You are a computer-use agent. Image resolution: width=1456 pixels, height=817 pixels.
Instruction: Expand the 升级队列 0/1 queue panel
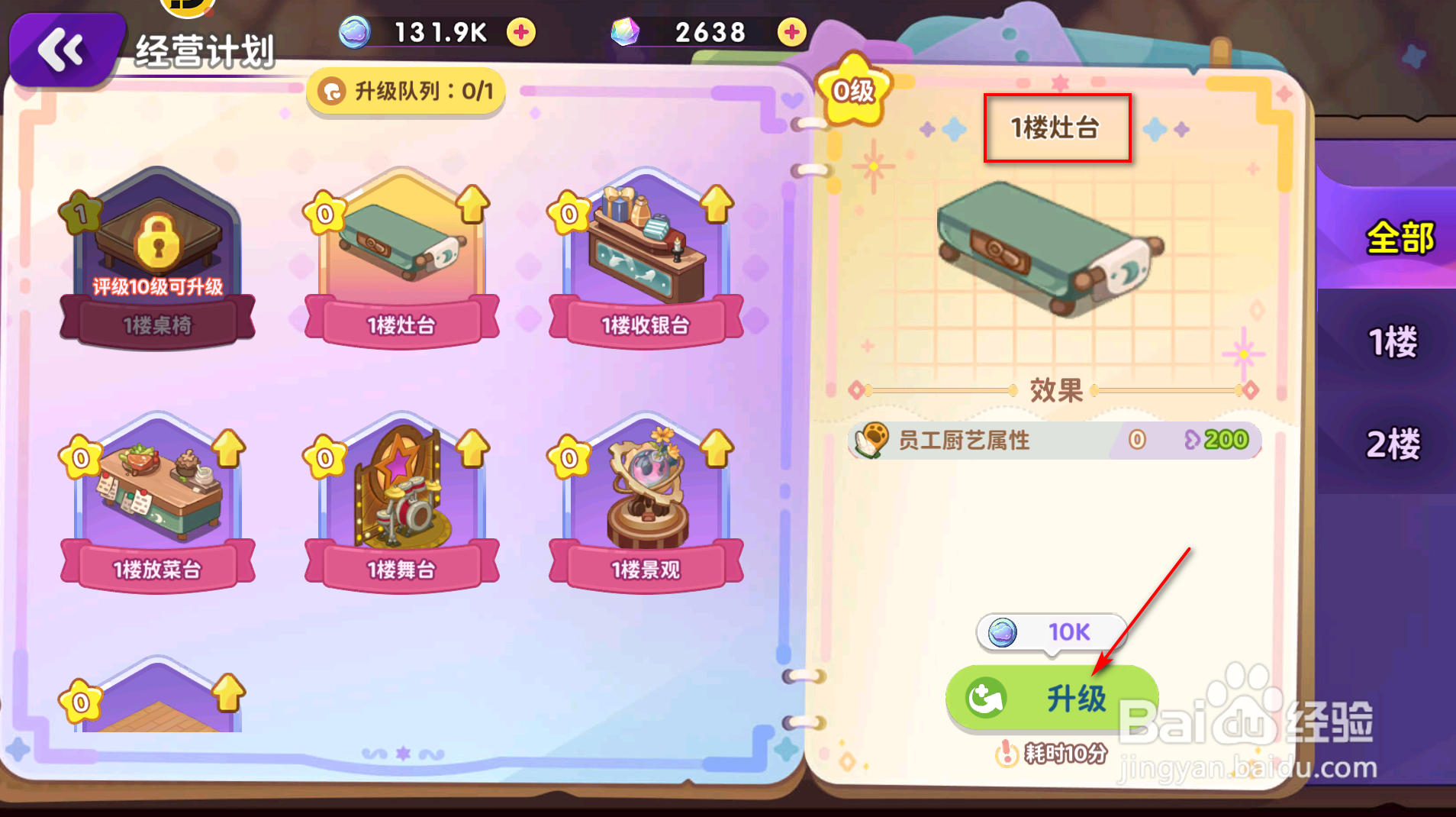pyautogui.click(x=405, y=91)
